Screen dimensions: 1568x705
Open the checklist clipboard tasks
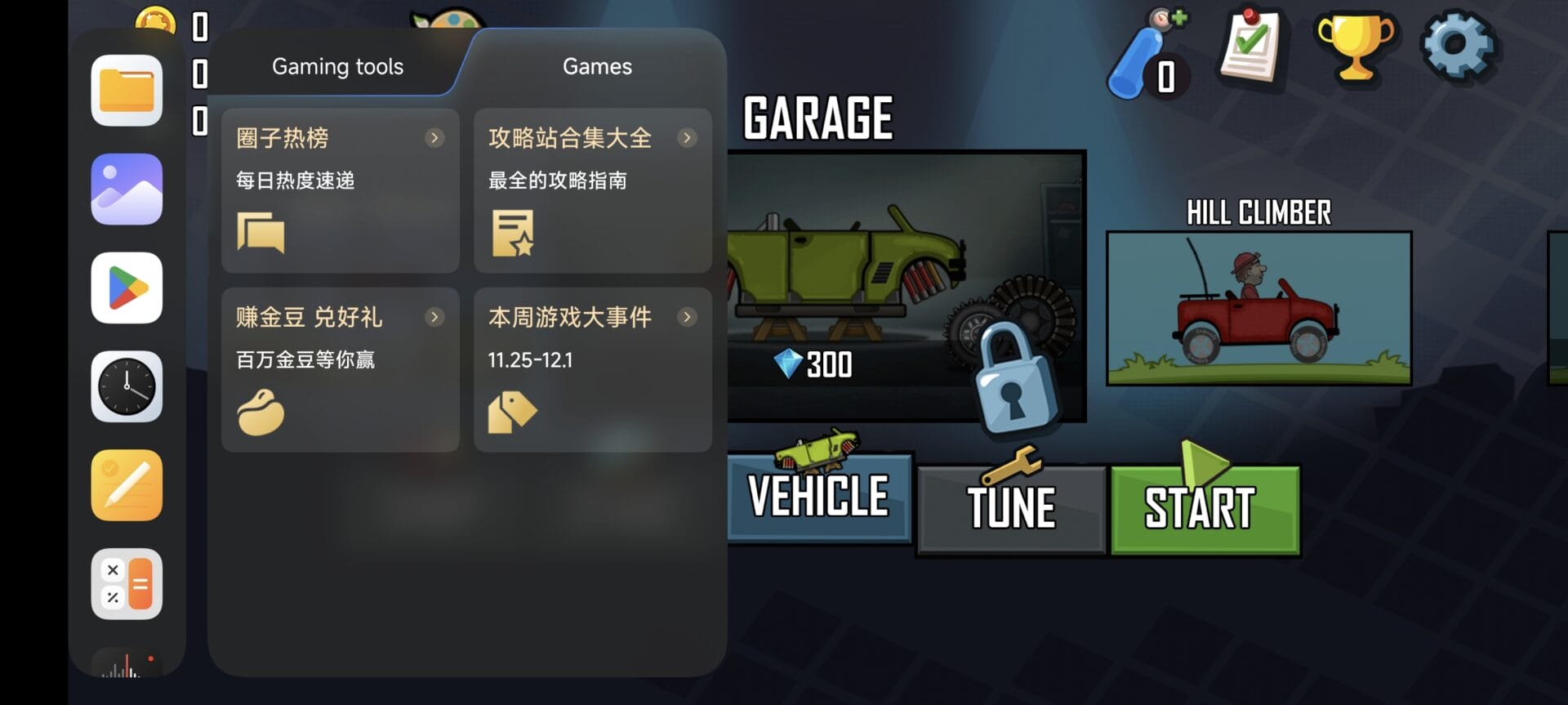[1249, 47]
